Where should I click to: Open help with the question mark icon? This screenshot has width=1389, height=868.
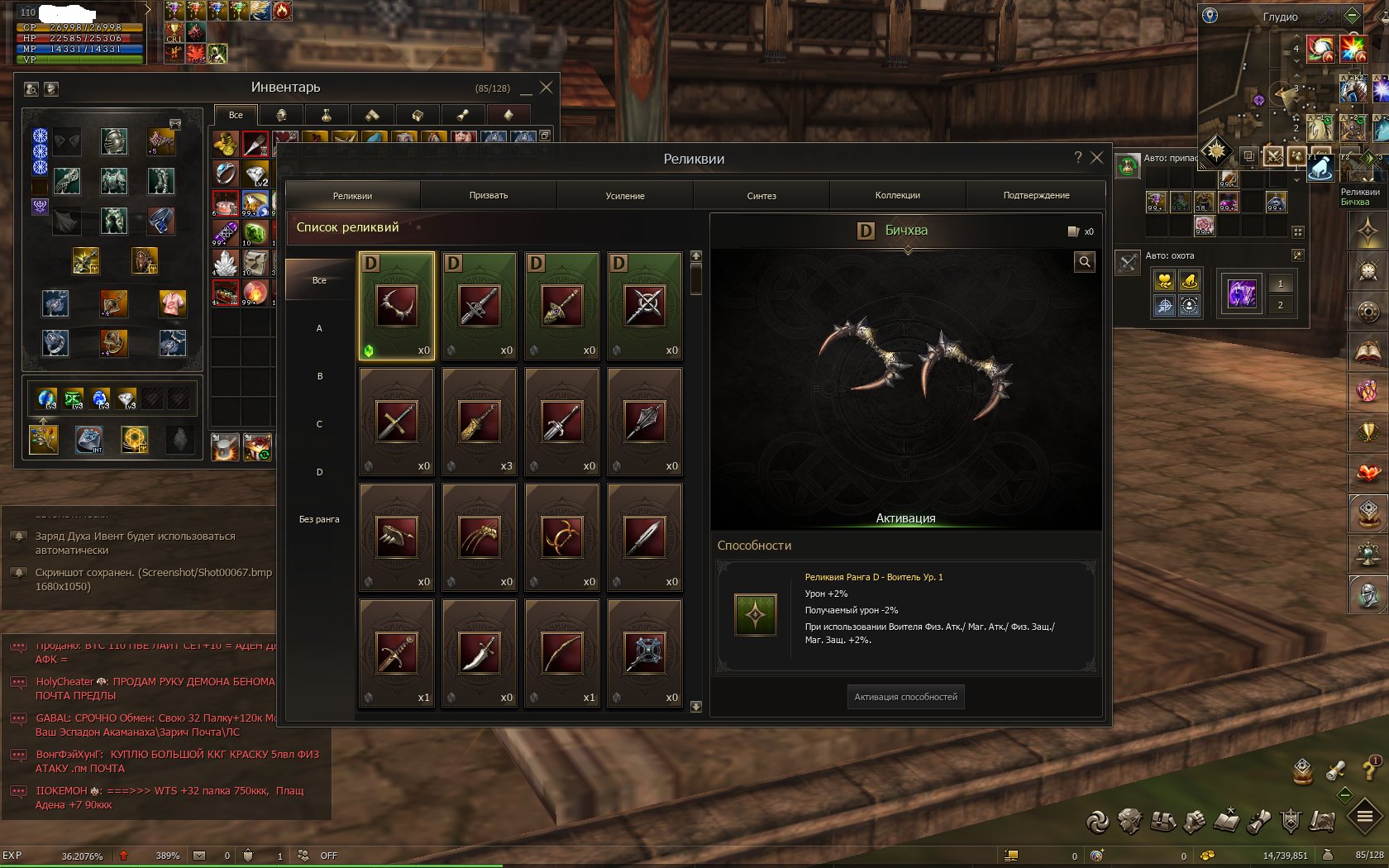[x=1077, y=158]
